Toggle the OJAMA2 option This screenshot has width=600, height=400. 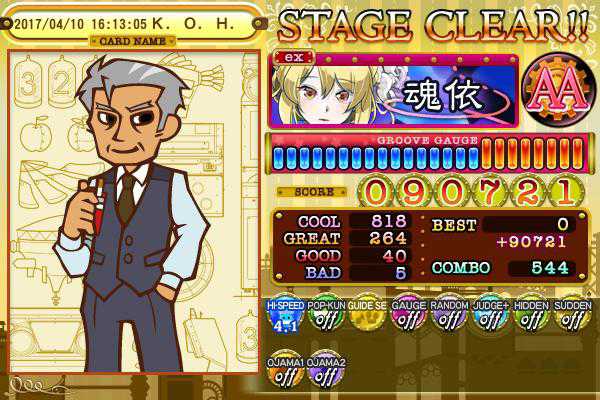pyautogui.click(x=326, y=371)
